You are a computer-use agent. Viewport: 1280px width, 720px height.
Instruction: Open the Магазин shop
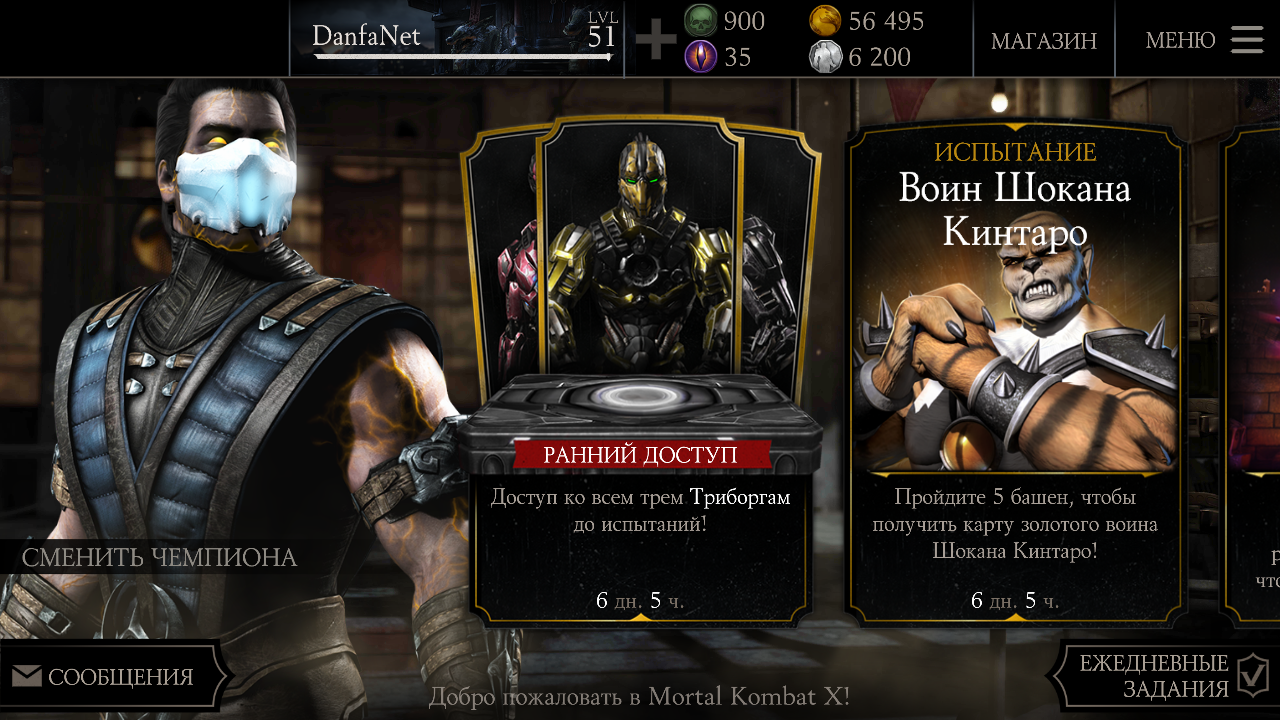(1043, 40)
